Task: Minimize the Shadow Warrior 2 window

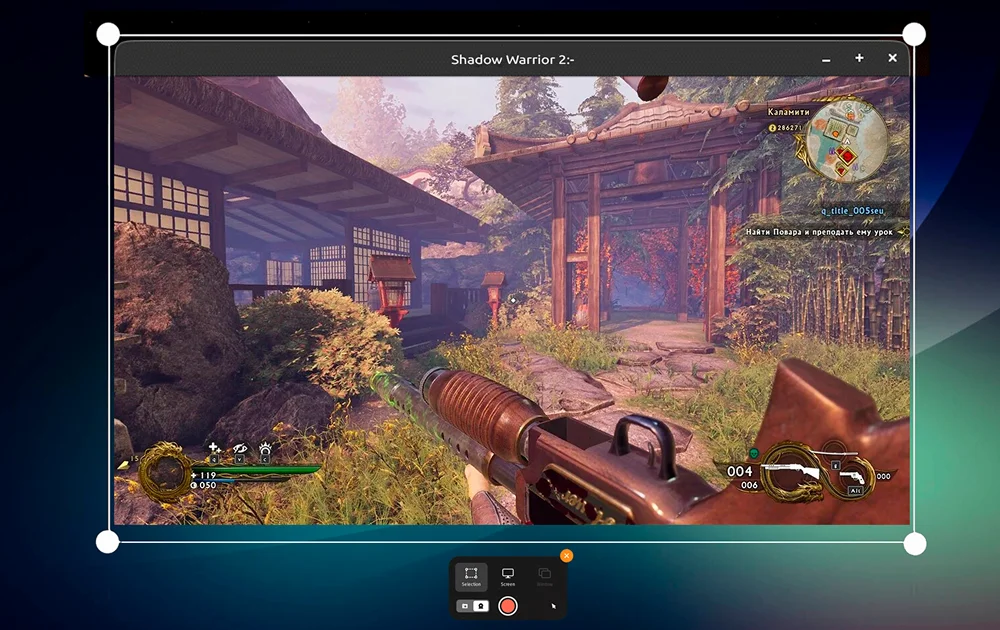Action: [x=826, y=59]
